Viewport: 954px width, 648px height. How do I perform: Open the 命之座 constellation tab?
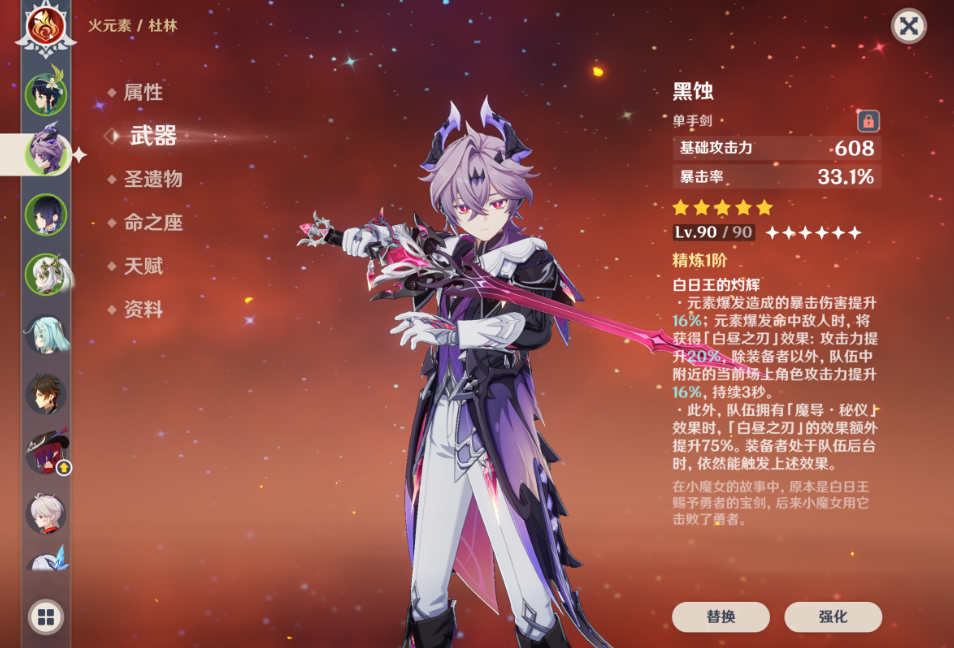pos(153,223)
